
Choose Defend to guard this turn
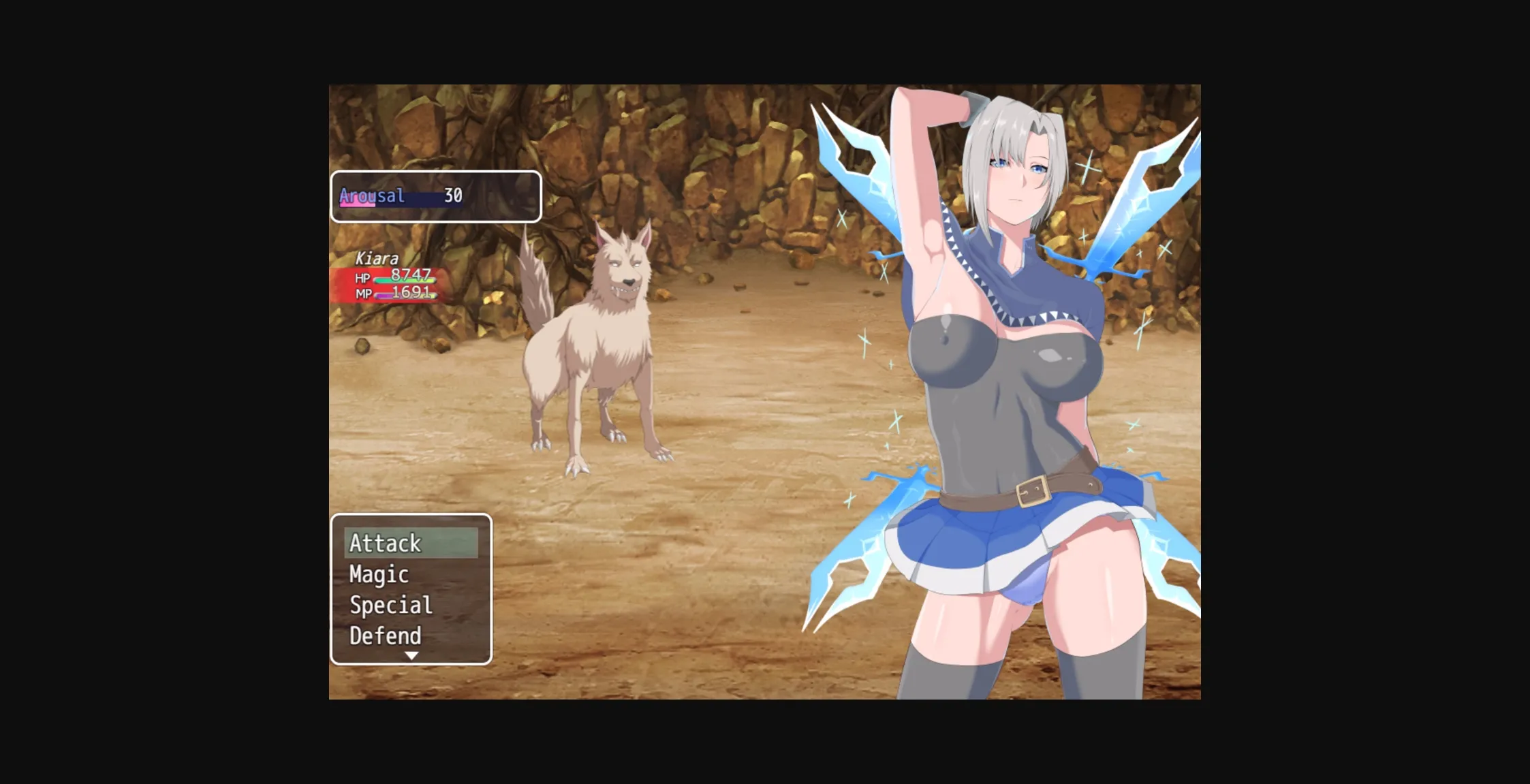(385, 636)
